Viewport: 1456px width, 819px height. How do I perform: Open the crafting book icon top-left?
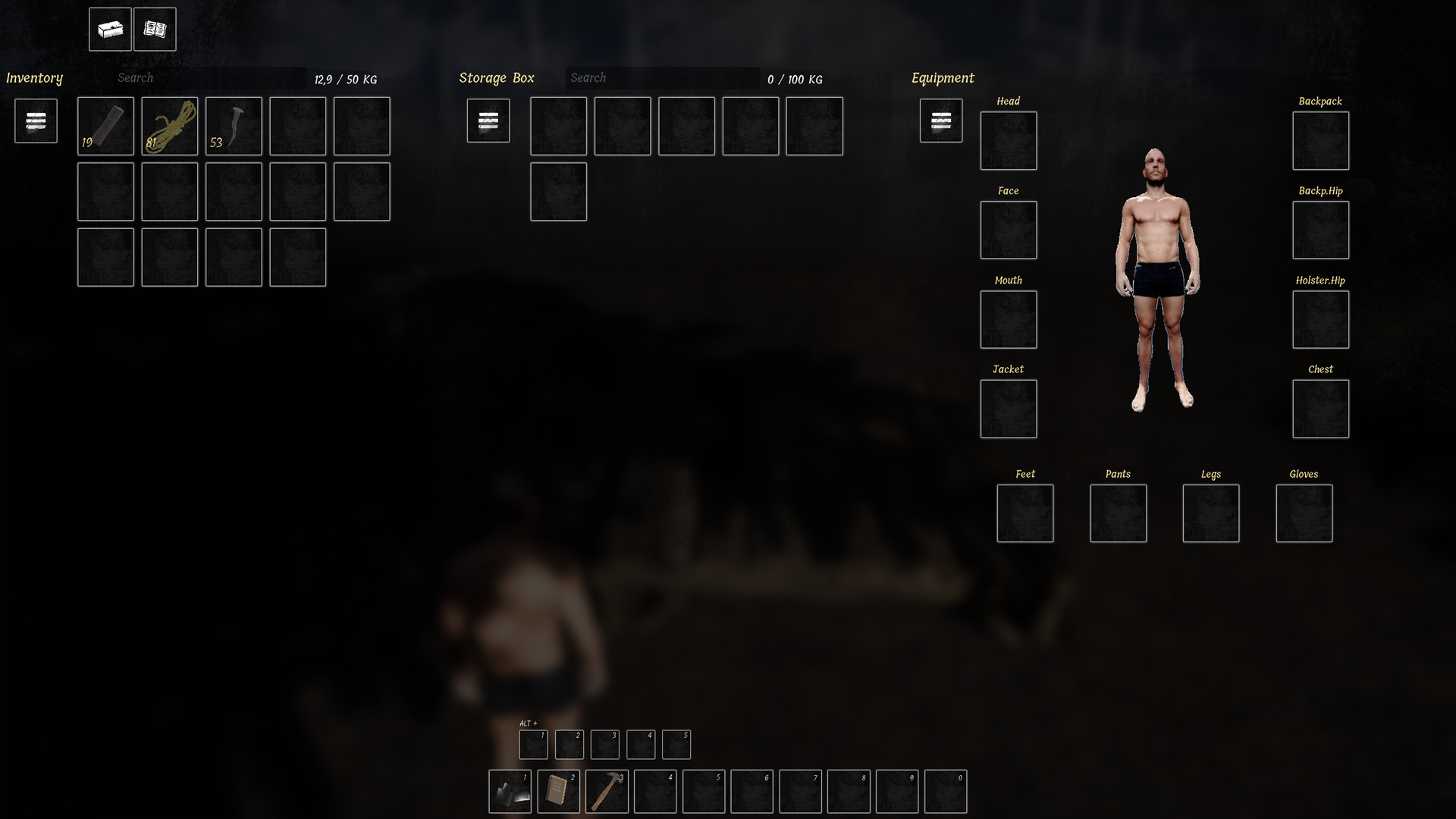pyautogui.click(x=155, y=29)
